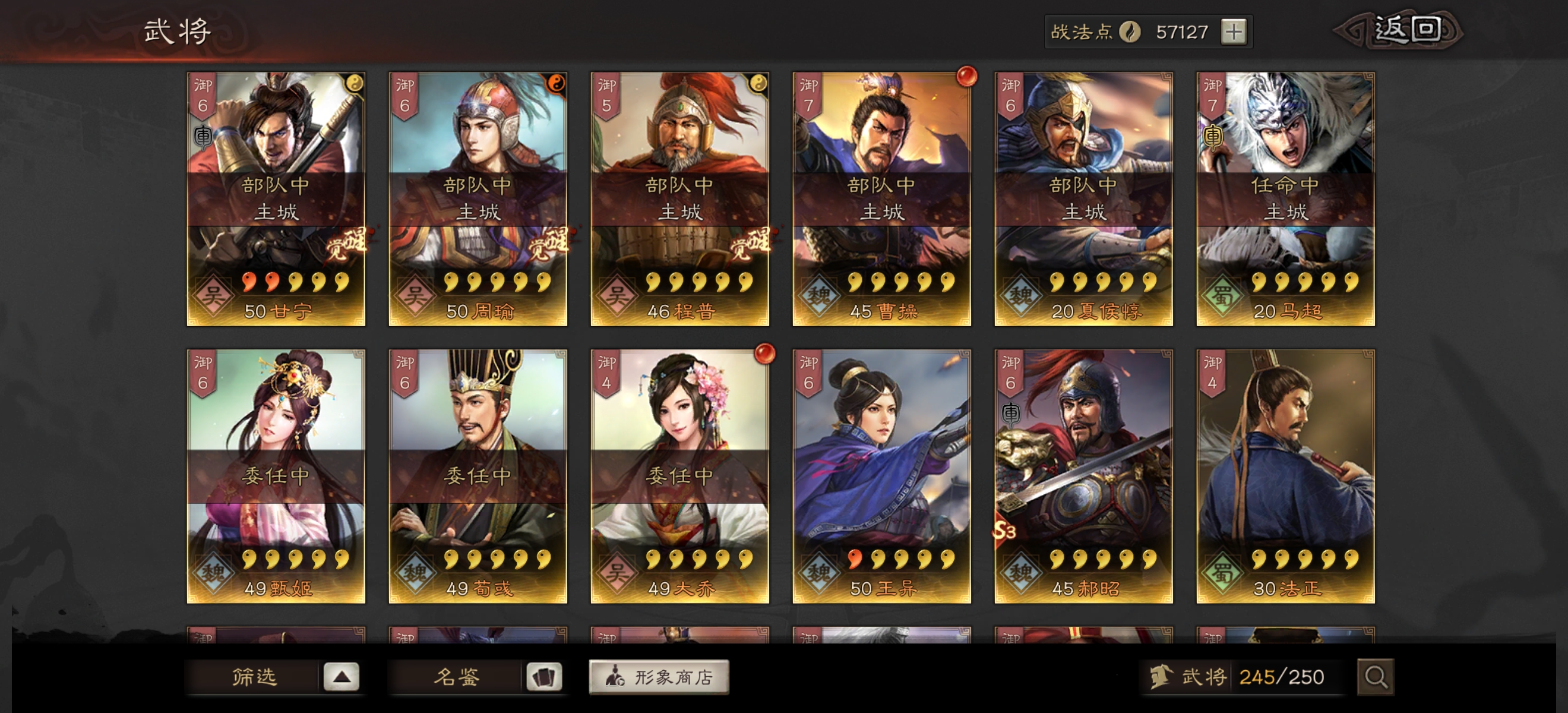View the 王异 general card
1568x713 pixels.
tap(881, 476)
